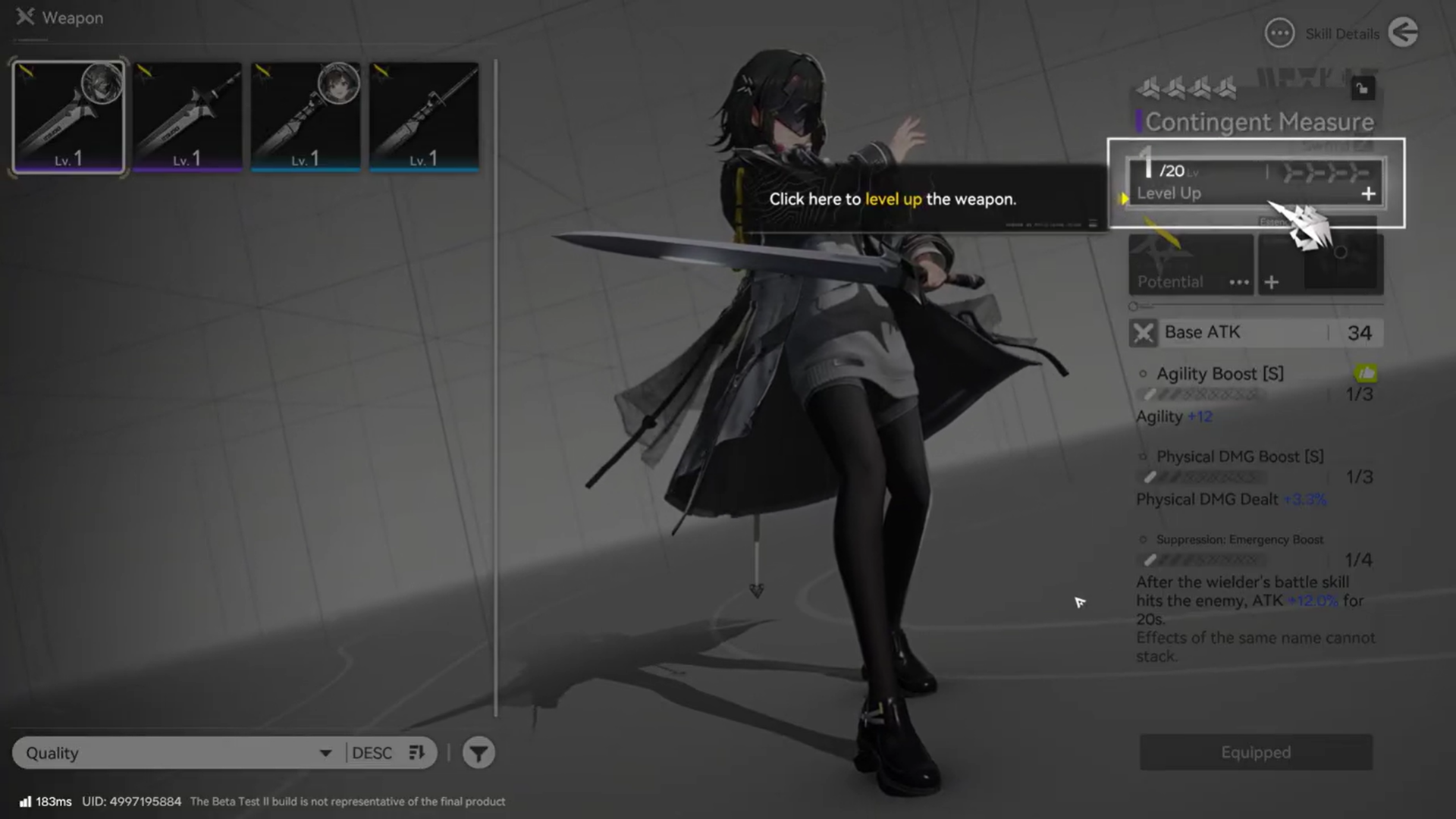The image size is (1456, 819).
Task: Toggle the DESC sort order
Action: point(388,753)
